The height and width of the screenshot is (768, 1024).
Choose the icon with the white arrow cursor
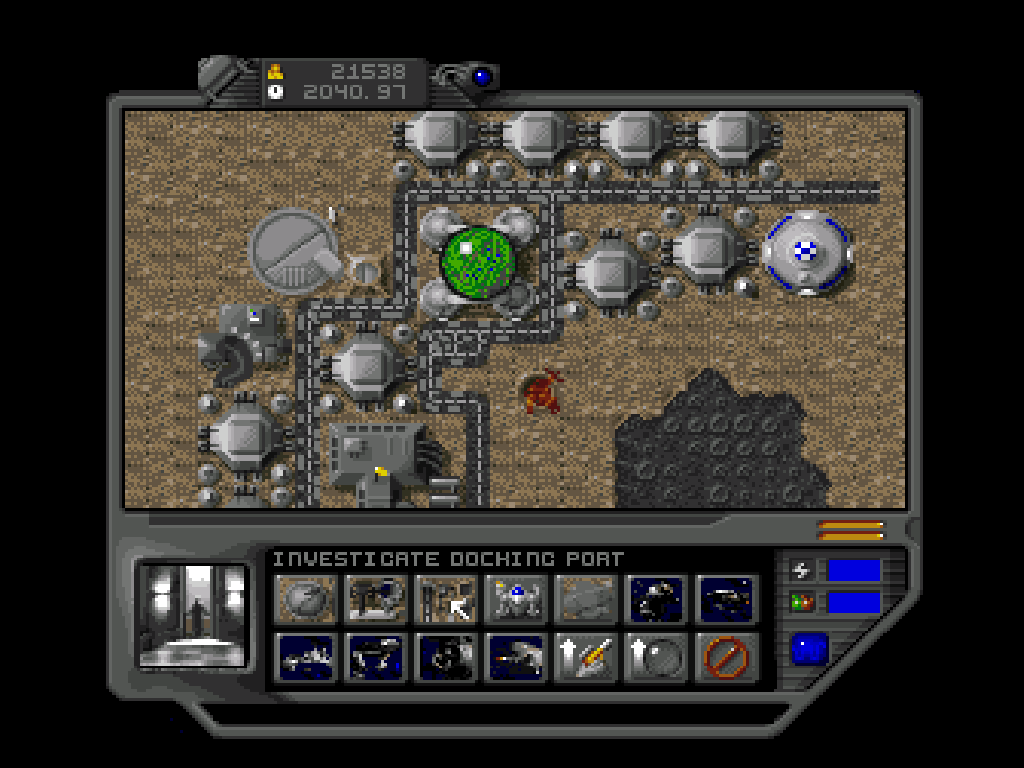point(447,599)
